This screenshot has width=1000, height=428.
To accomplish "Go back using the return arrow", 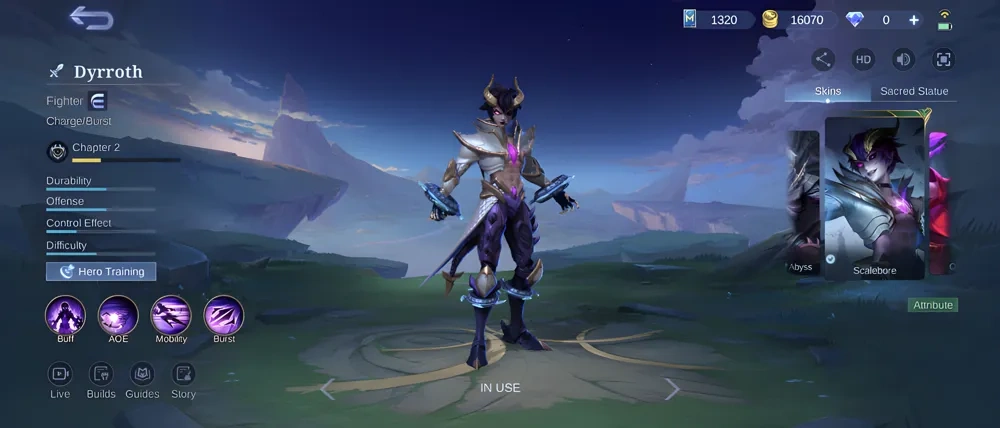I will tap(91, 18).
